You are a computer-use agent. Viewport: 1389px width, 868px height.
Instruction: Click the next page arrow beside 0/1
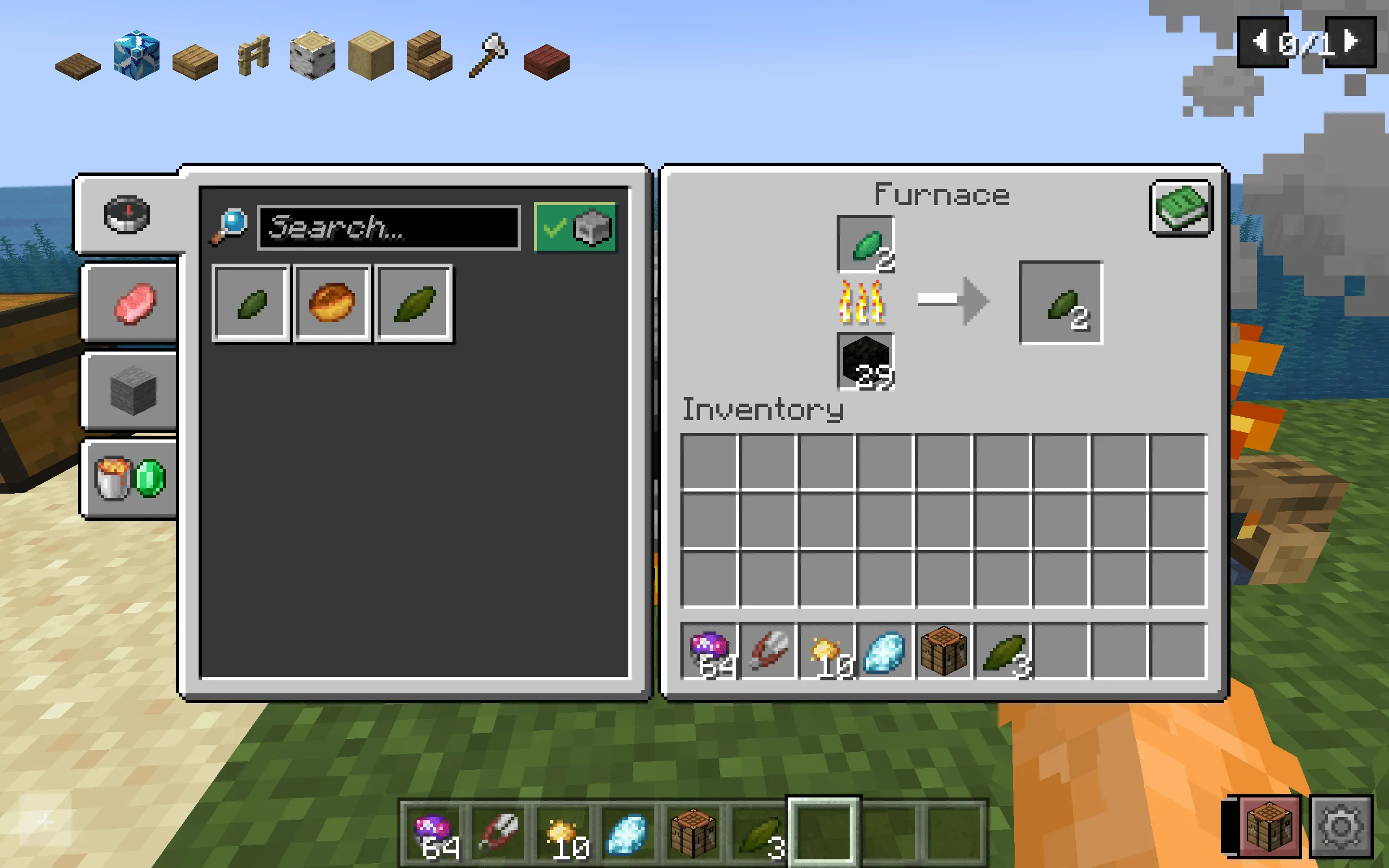click(x=1349, y=42)
